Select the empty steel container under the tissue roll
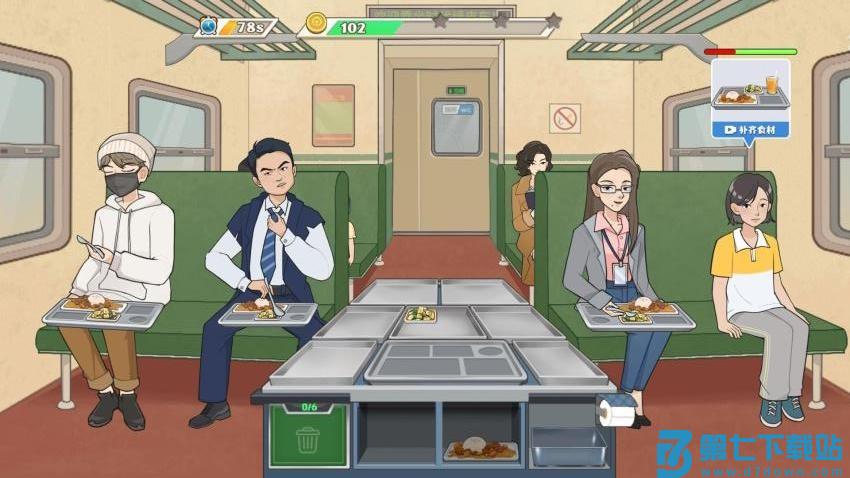850x478 pixels. (x=566, y=446)
